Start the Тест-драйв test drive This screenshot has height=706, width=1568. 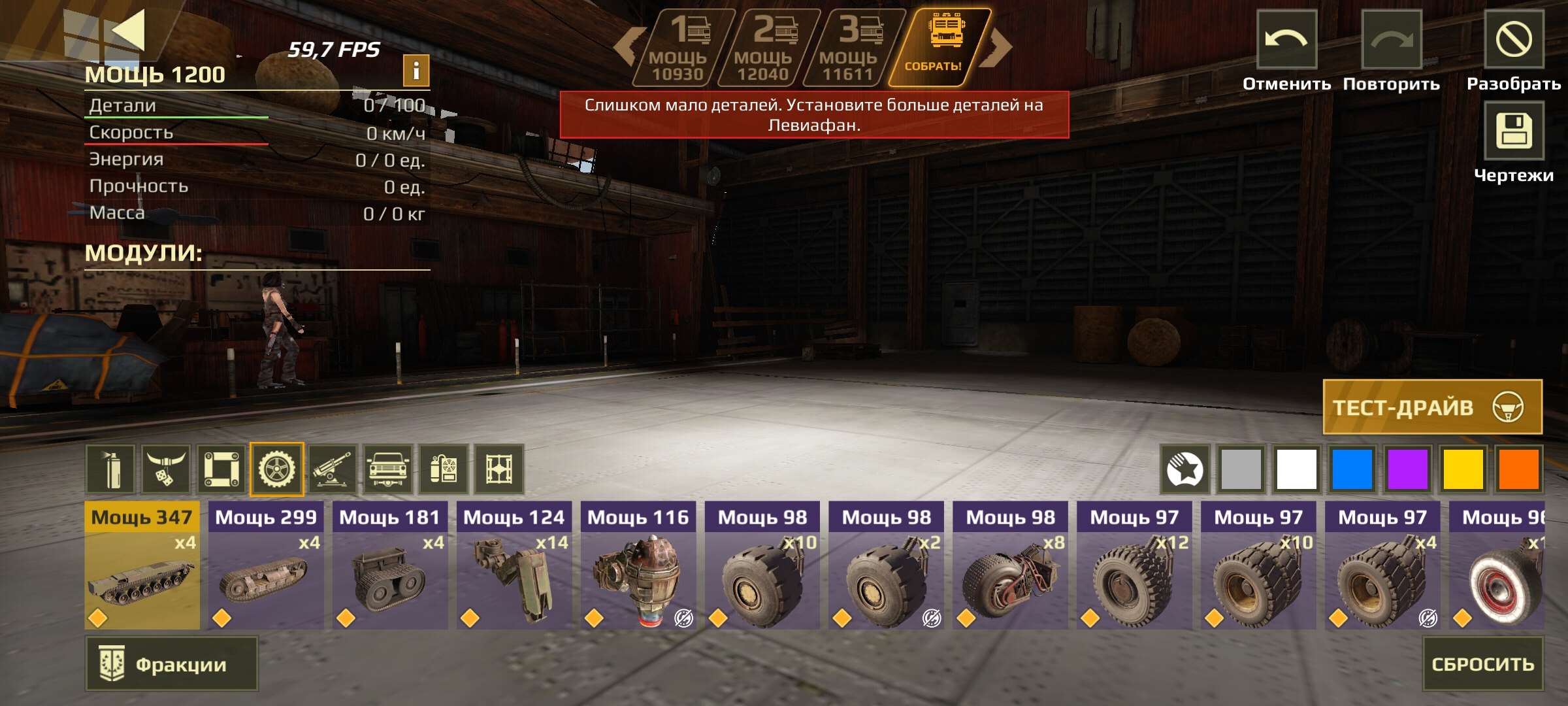click(1432, 407)
